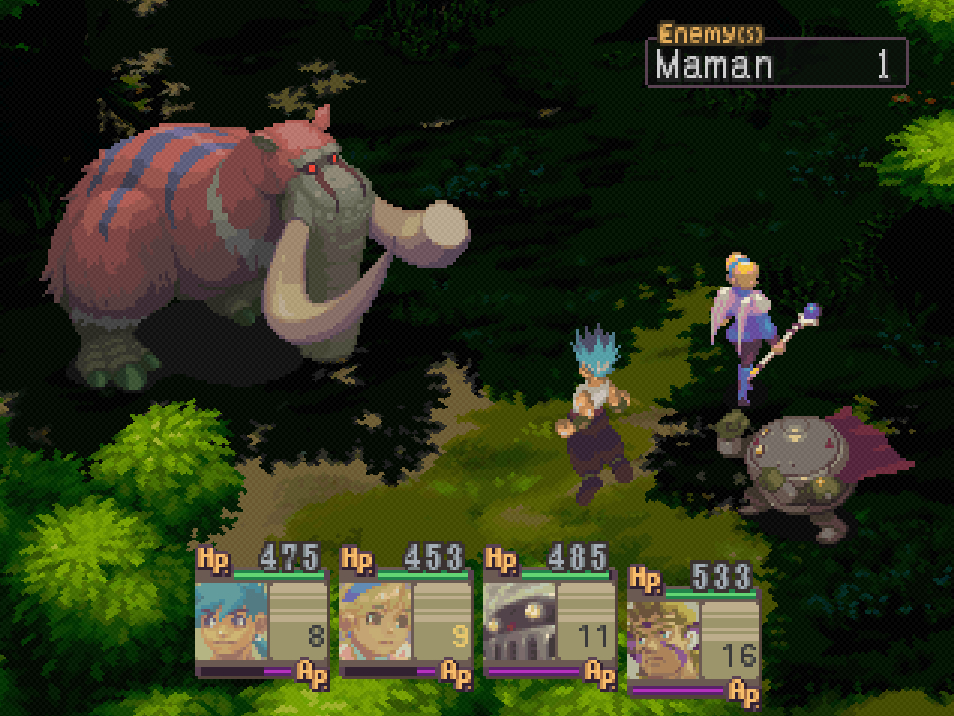Select the blonde girl's portrait
The width and height of the screenshot is (954, 716).
point(376,622)
